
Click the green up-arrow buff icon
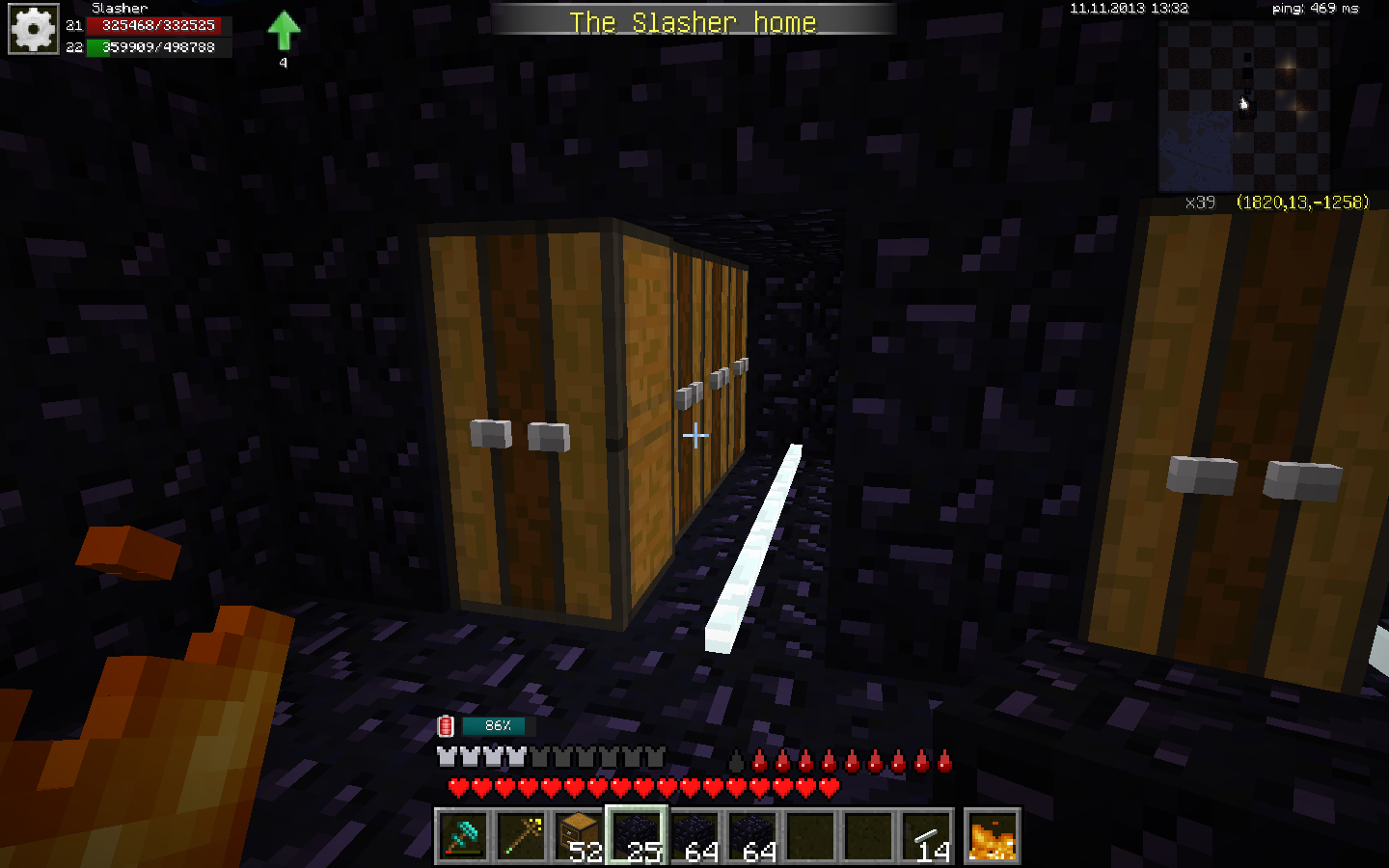click(x=284, y=31)
